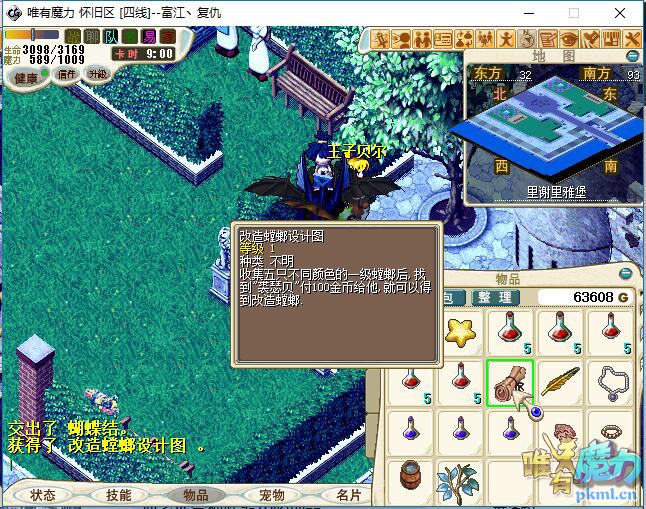Viewport: 646px width, 509px height.
Task: Click the 升級 (Level Up) button
Action: [x=98, y=75]
